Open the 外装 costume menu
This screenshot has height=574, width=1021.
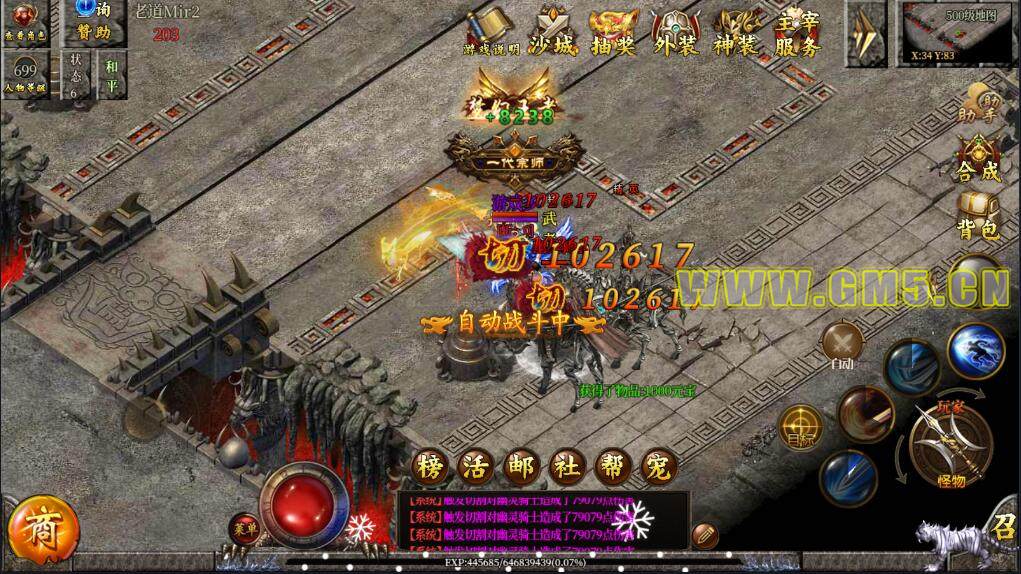[675, 33]
